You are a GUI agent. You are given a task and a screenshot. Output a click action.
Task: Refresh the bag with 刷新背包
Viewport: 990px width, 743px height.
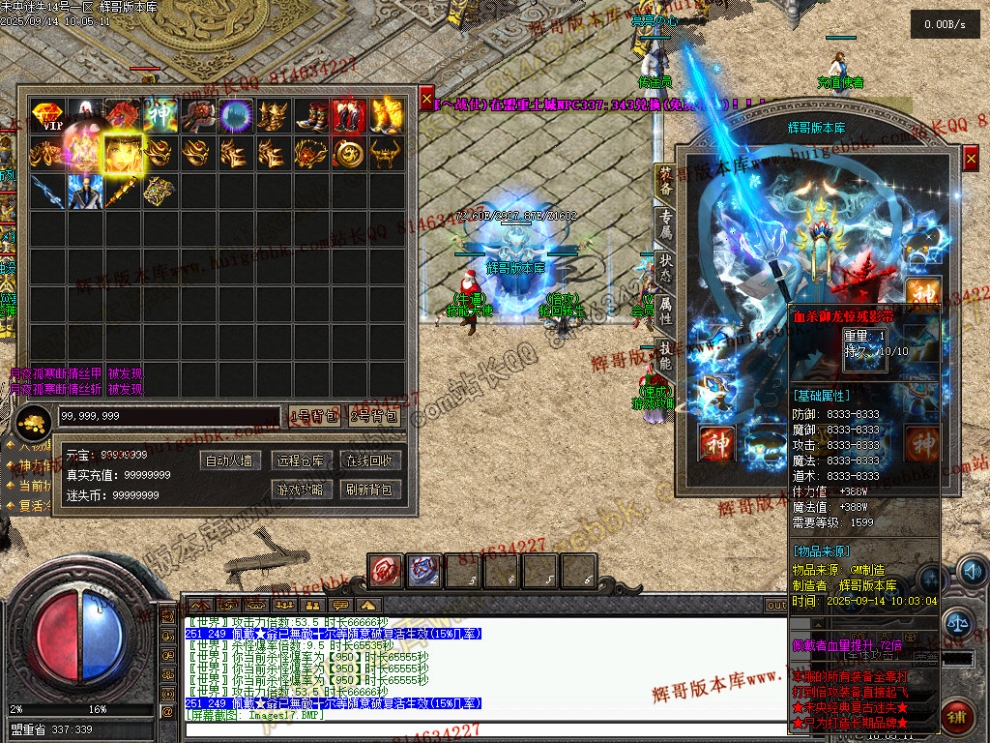click(x=371, y=490)
